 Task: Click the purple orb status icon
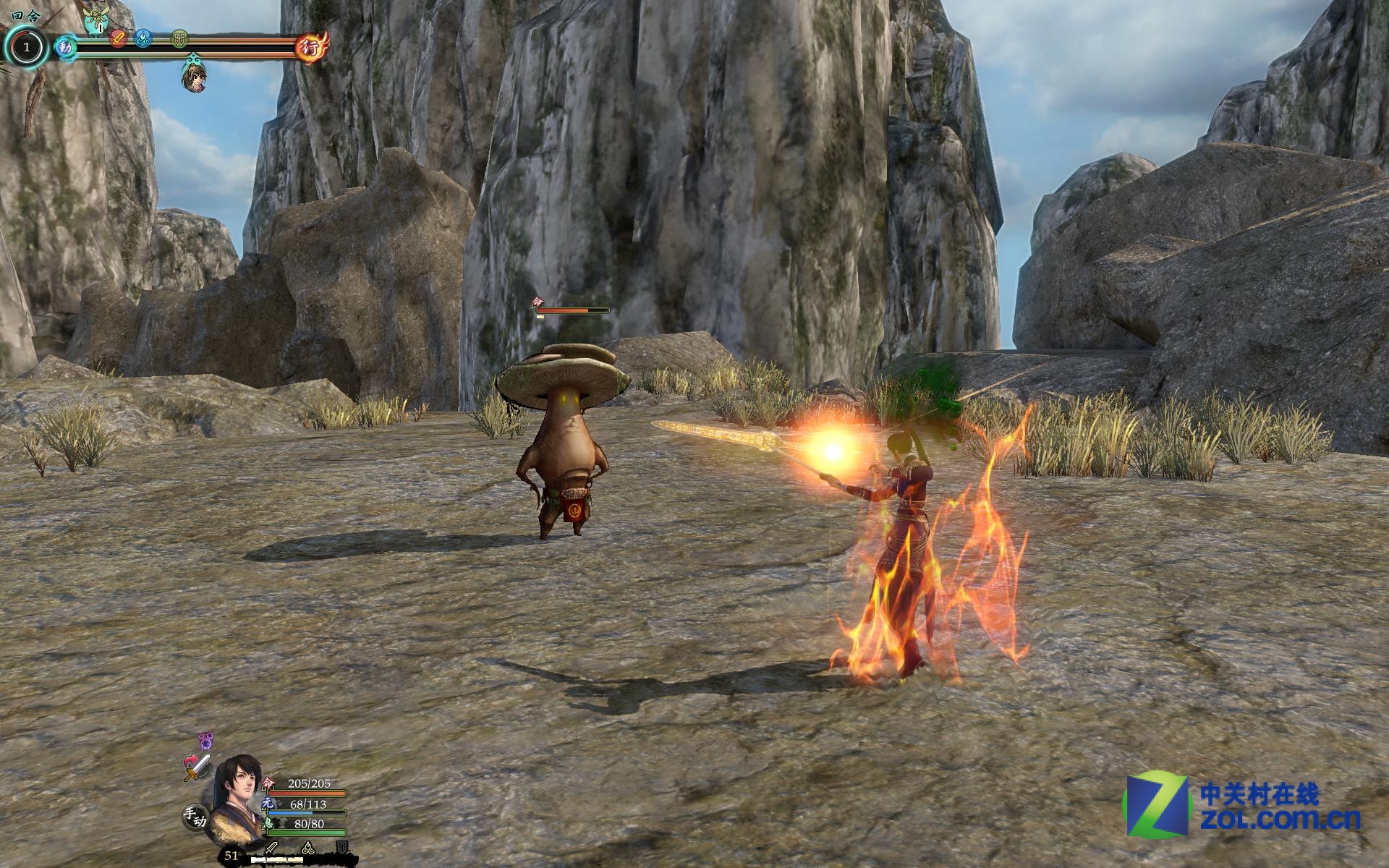tap(207, 741)
